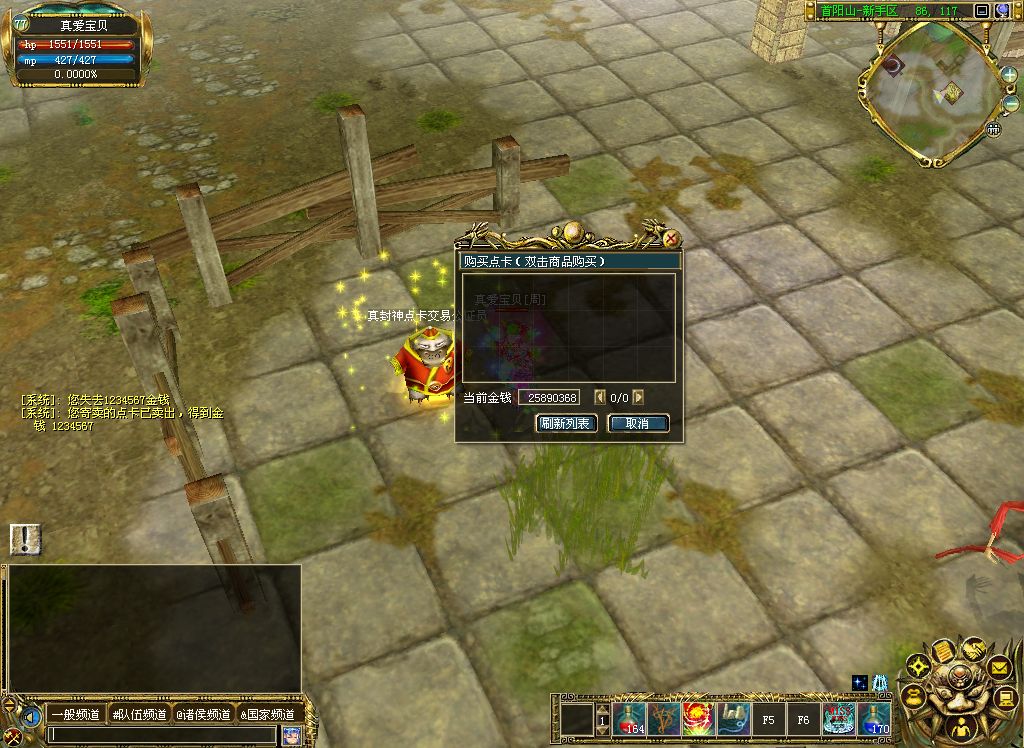The image size is (1024, 748).
Task: Switch to the 一般频道 general chat channel
Action: click(76, 714)
